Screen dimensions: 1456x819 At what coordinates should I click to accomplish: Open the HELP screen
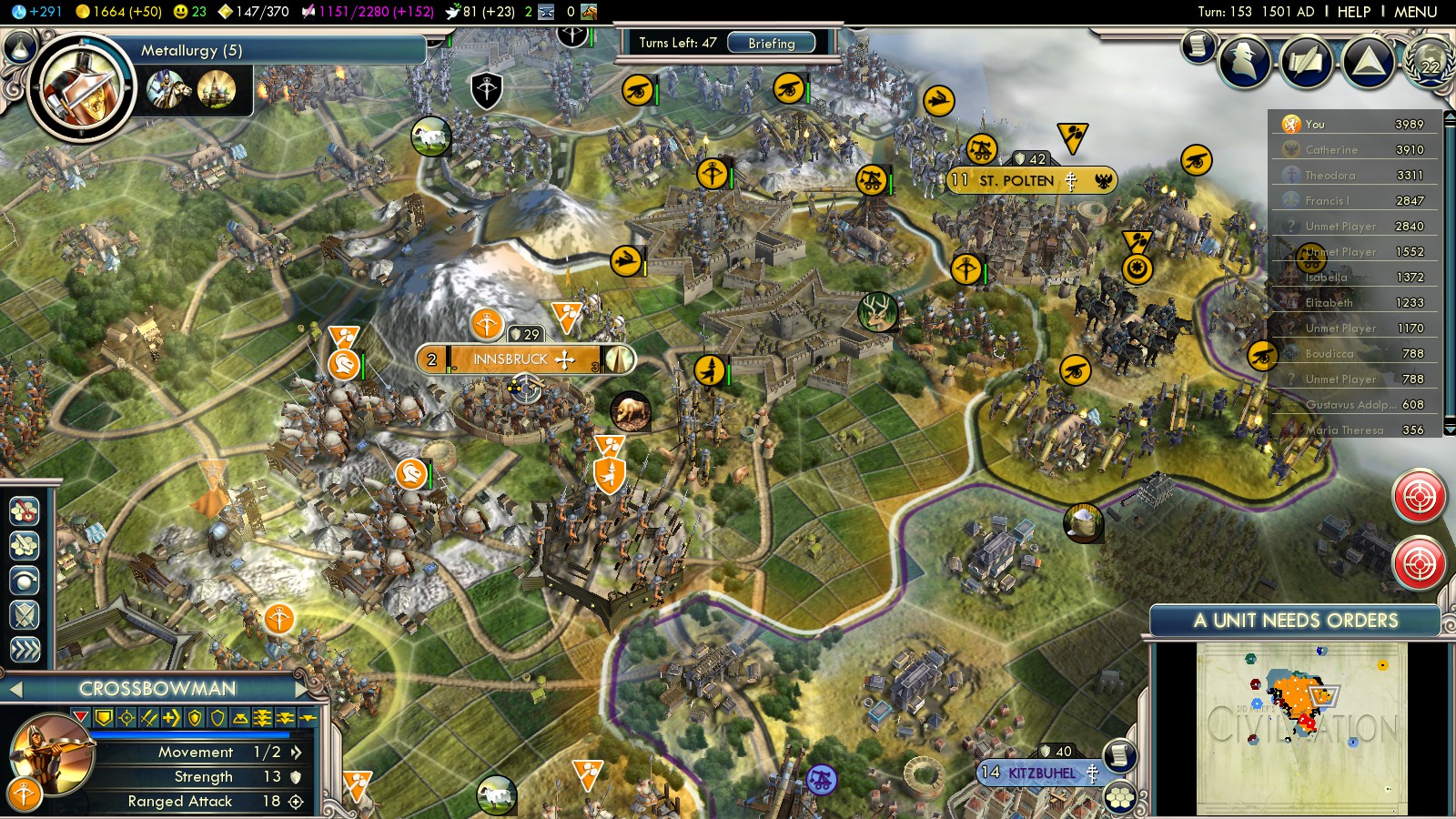[1353, 12]
